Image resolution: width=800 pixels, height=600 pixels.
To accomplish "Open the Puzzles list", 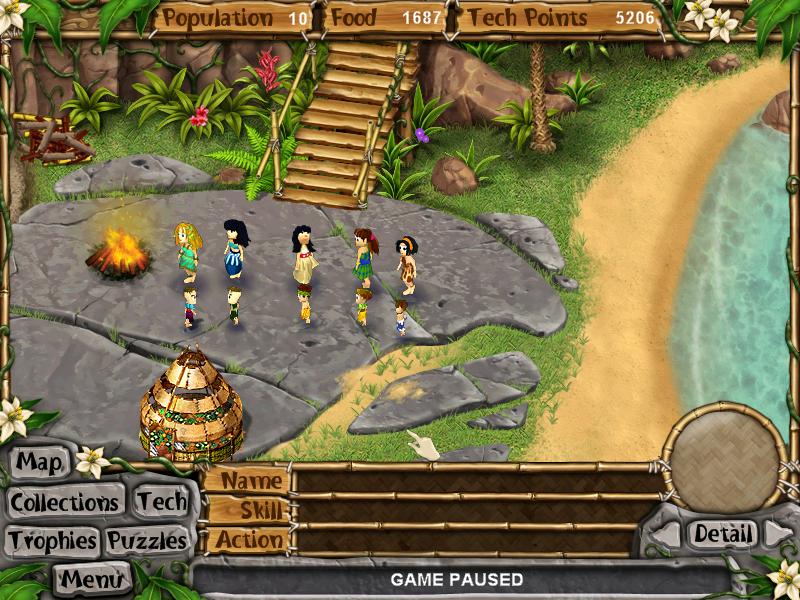I will pos(148,541).
